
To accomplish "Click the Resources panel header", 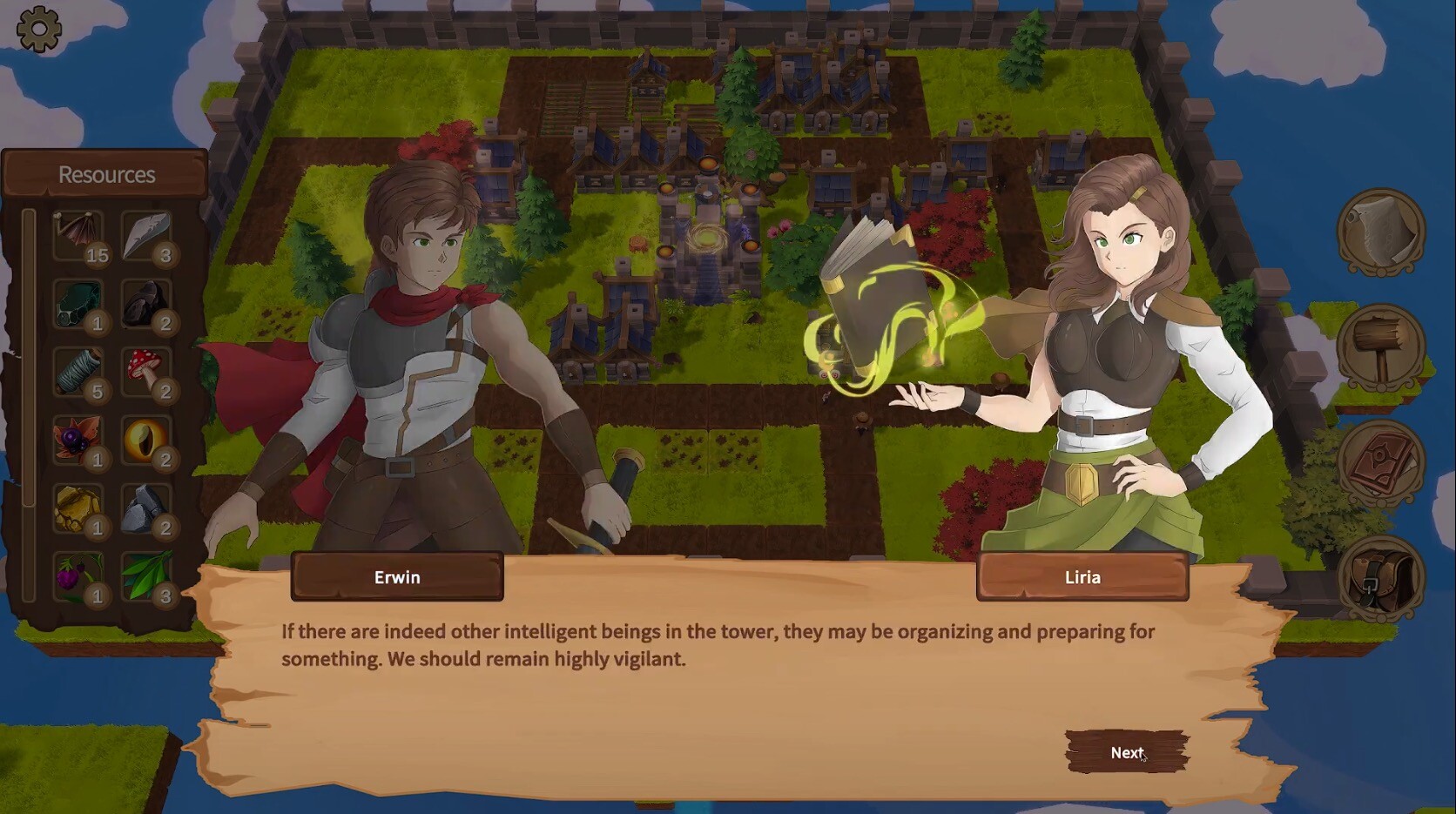I will (x=106, y=173).
